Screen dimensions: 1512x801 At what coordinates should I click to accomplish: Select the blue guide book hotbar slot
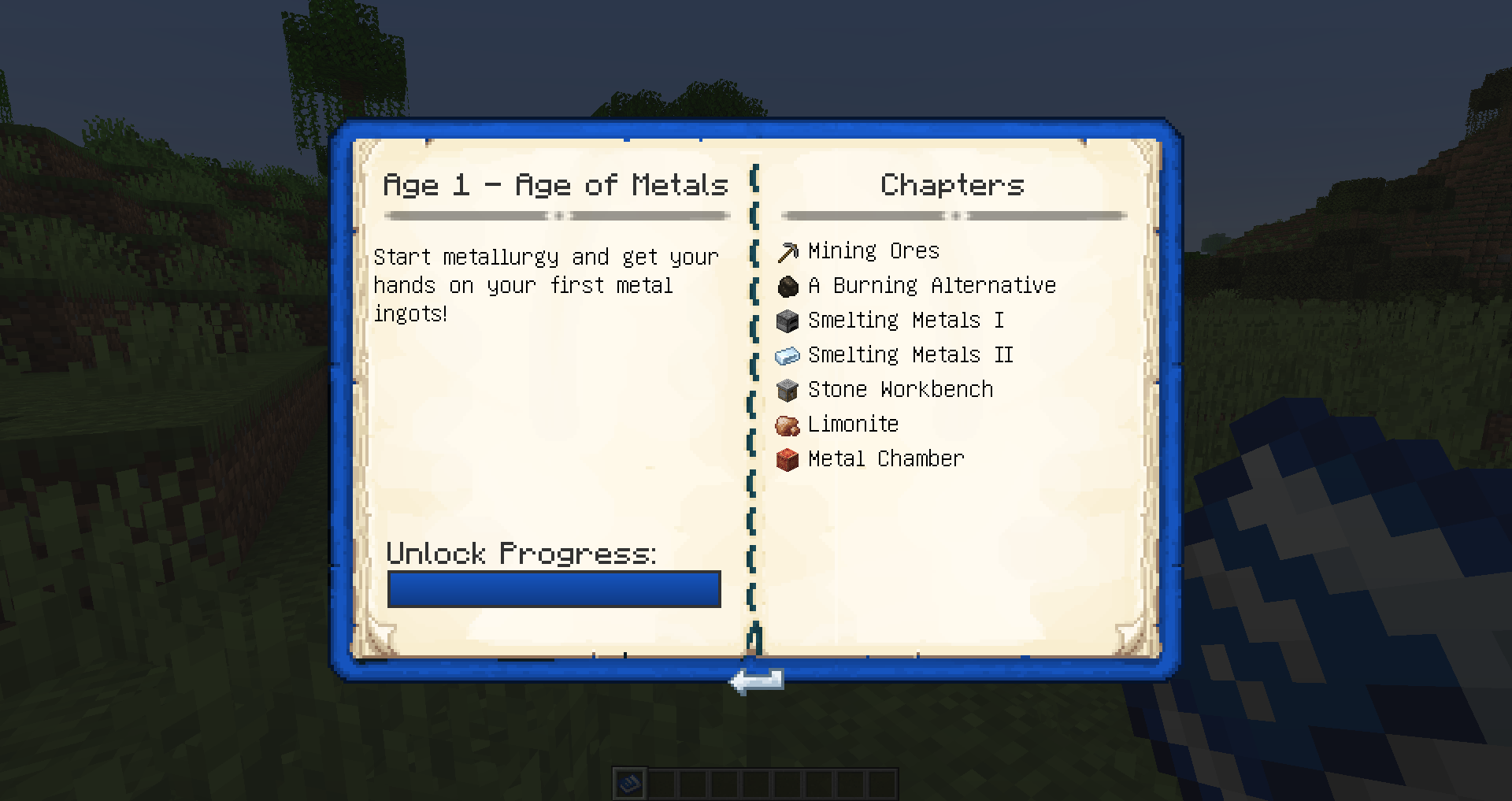click(630, 784)
